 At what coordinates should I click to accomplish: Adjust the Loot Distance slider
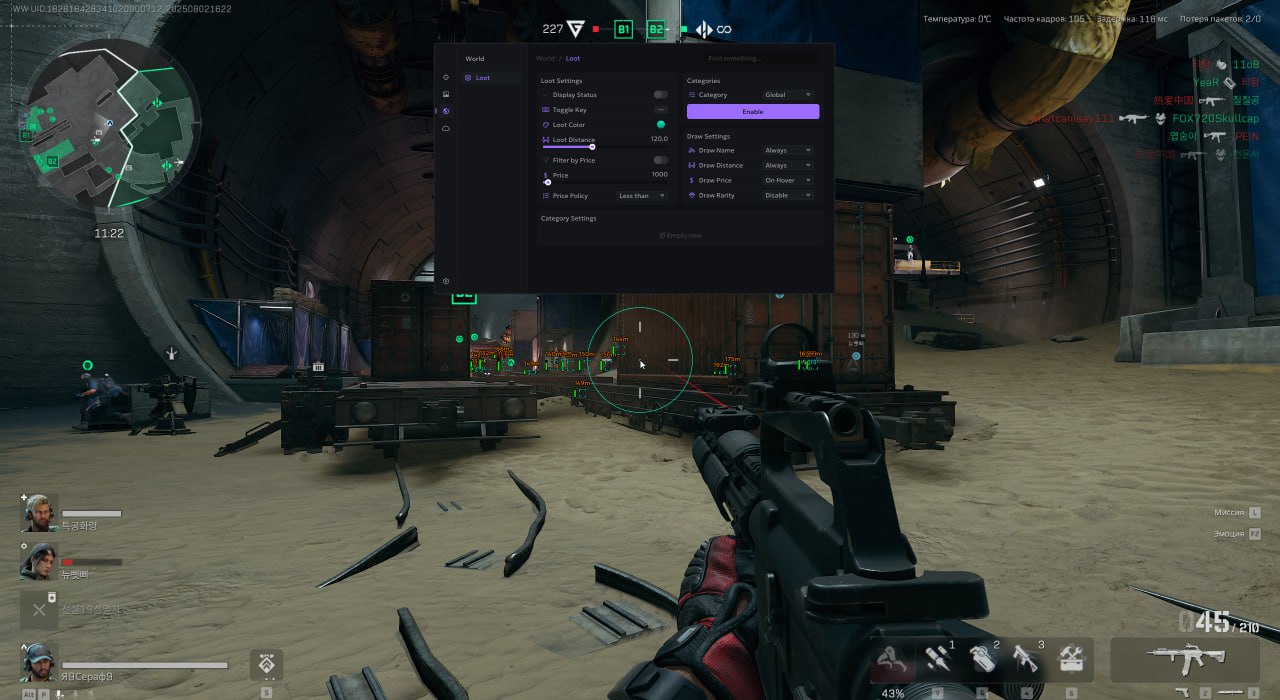click(x=592, y=147)
